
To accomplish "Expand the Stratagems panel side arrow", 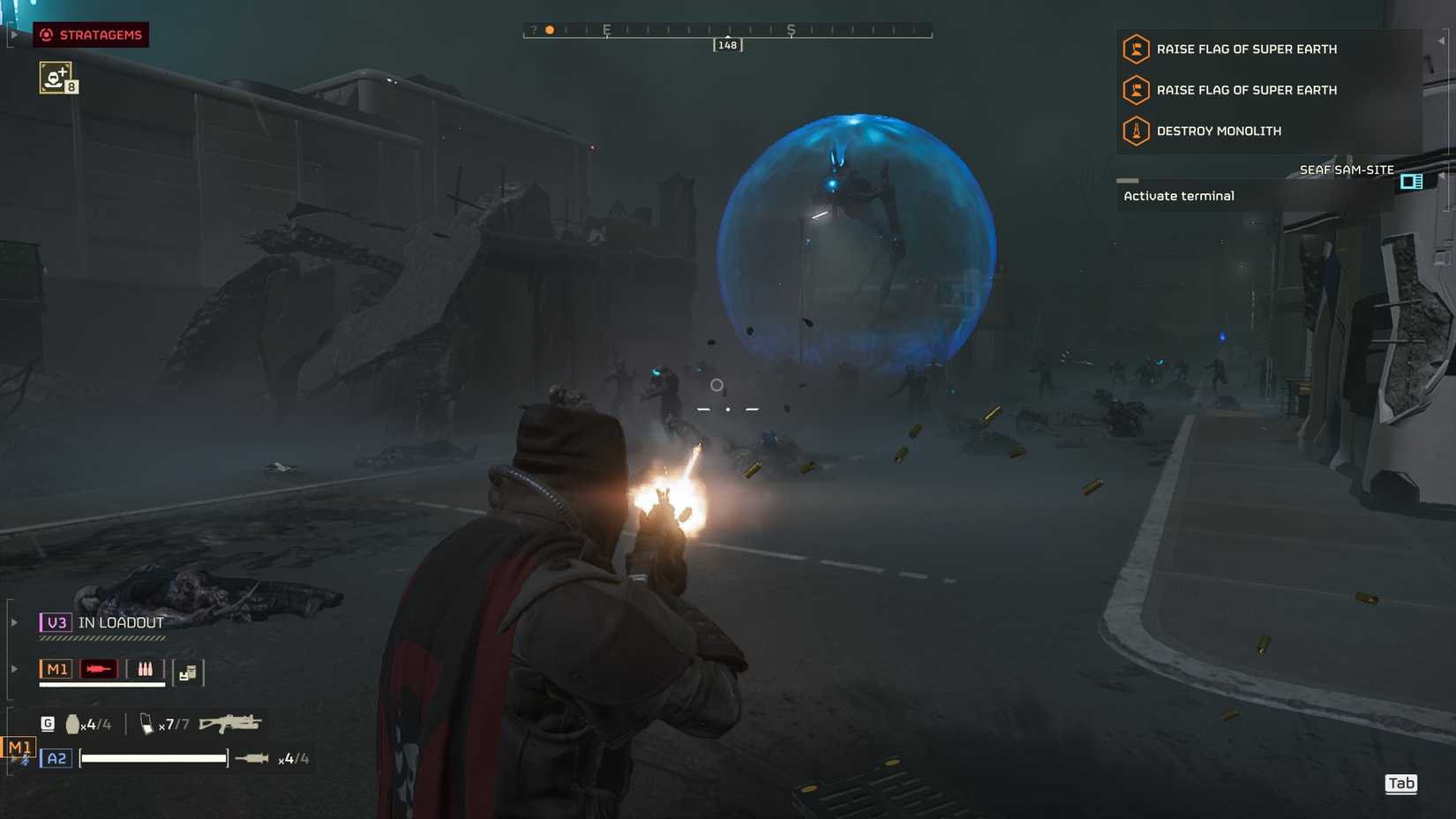I will pos(13,35).
